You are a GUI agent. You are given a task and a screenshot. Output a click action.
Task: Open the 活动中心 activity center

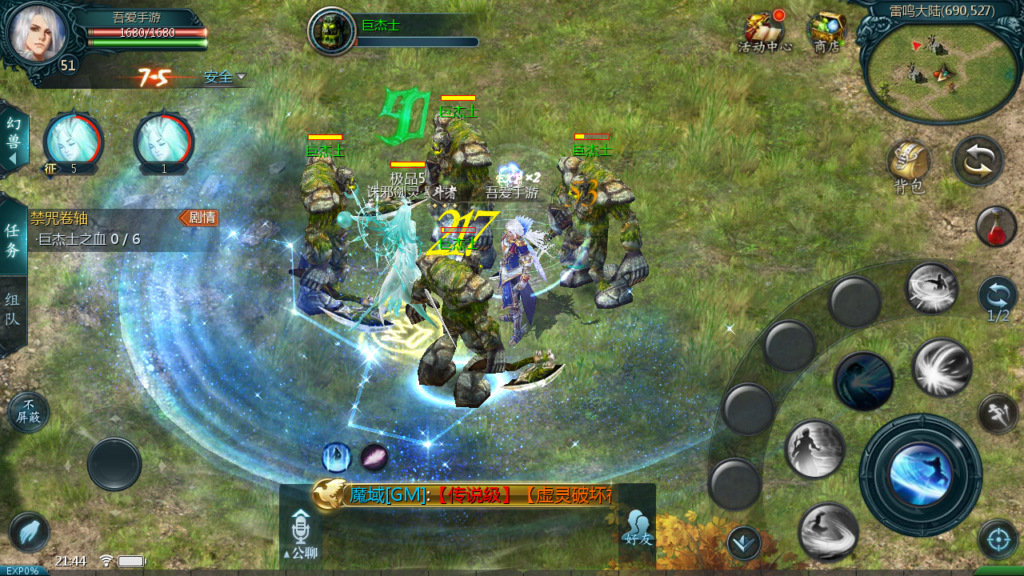(765, 32)
